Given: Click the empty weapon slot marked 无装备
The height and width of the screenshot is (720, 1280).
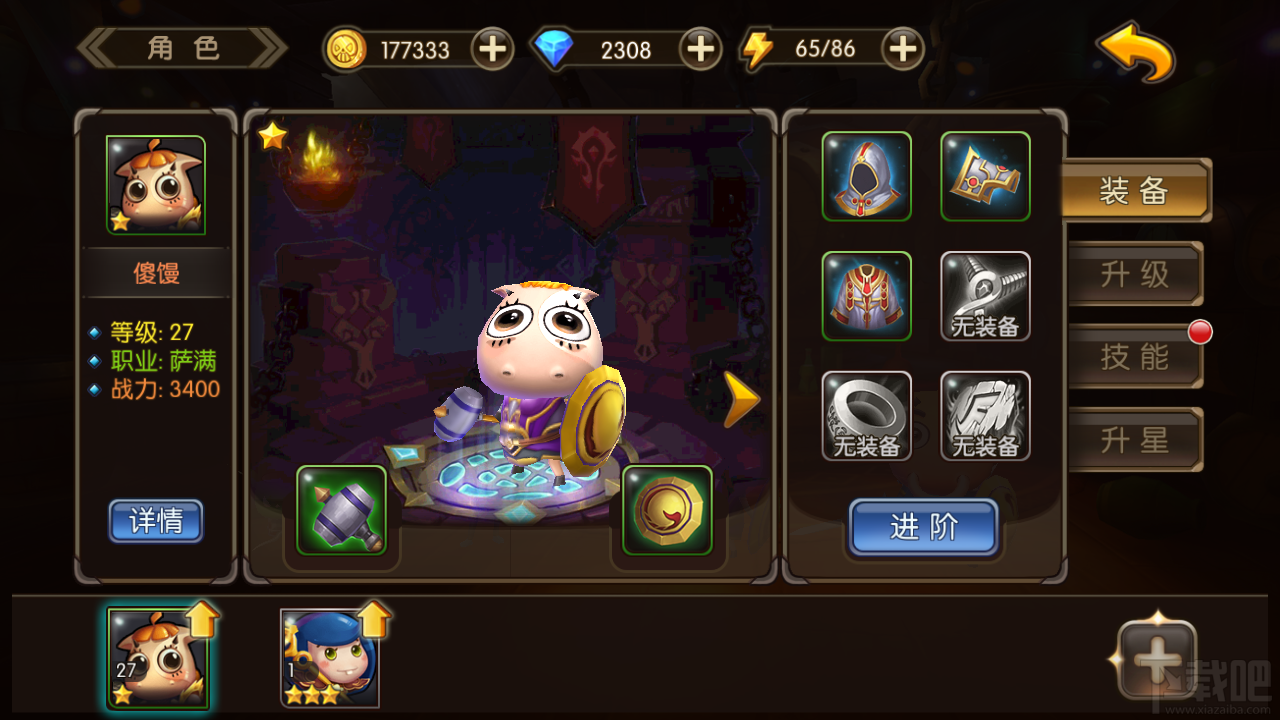Looking at the screenshot, I should point(985,296).
